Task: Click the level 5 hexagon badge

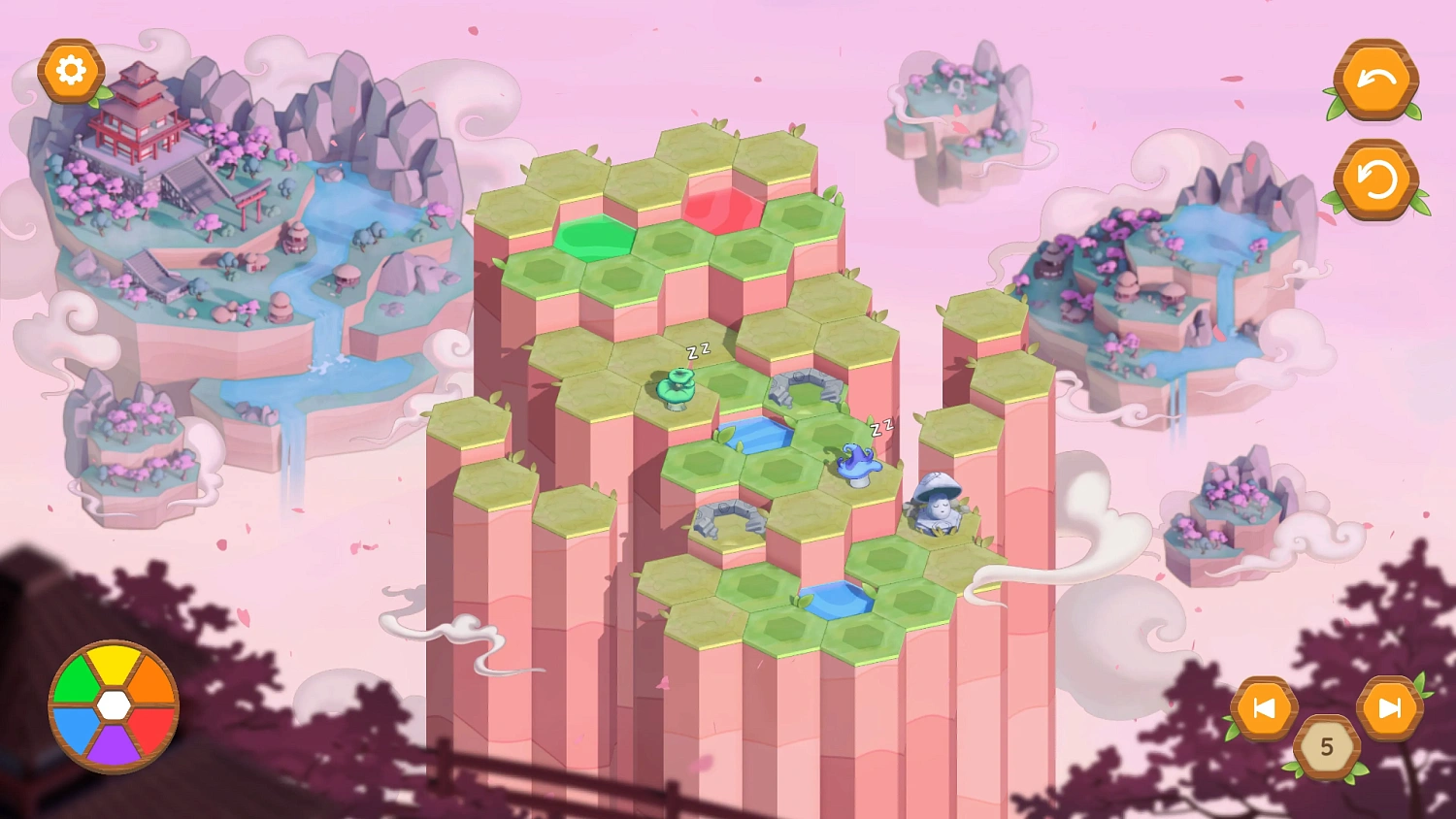Action: click(x=1328, y=746)
